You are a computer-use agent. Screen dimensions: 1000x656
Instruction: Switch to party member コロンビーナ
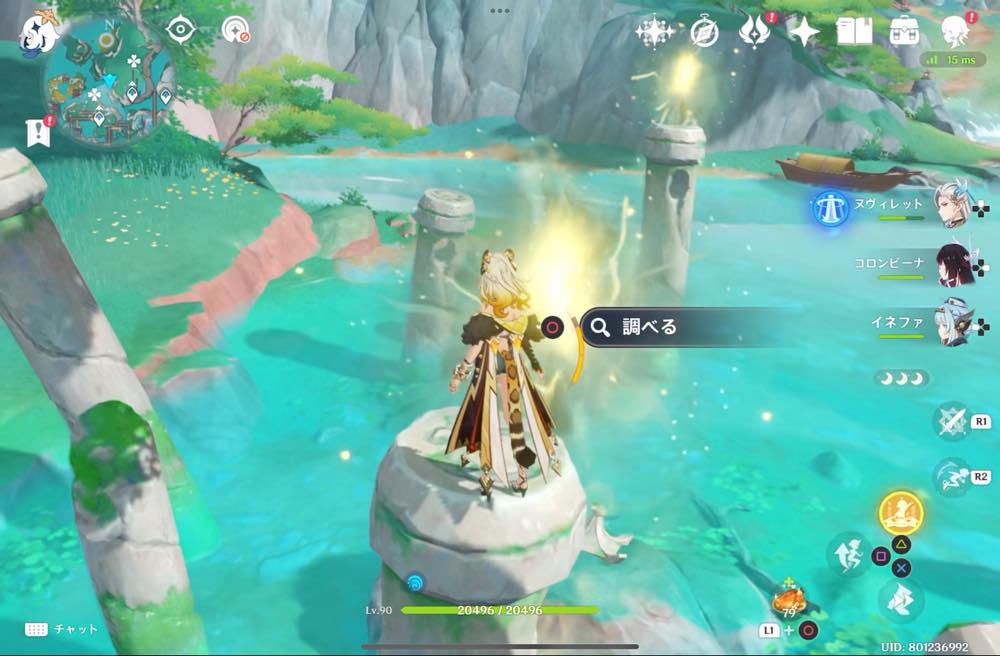click(x=950, y=264)
